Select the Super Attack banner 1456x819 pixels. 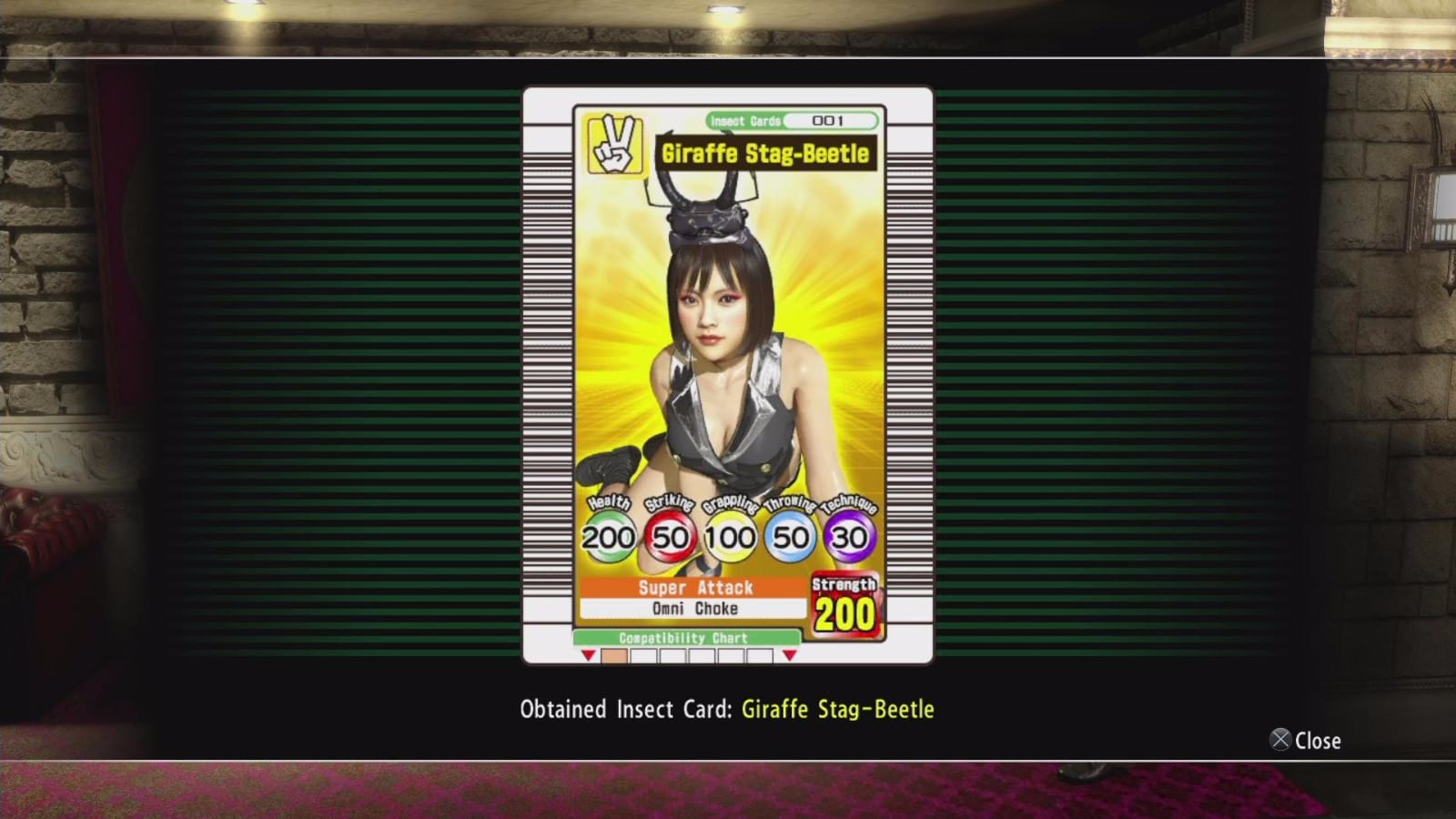(x=696, y=587)
